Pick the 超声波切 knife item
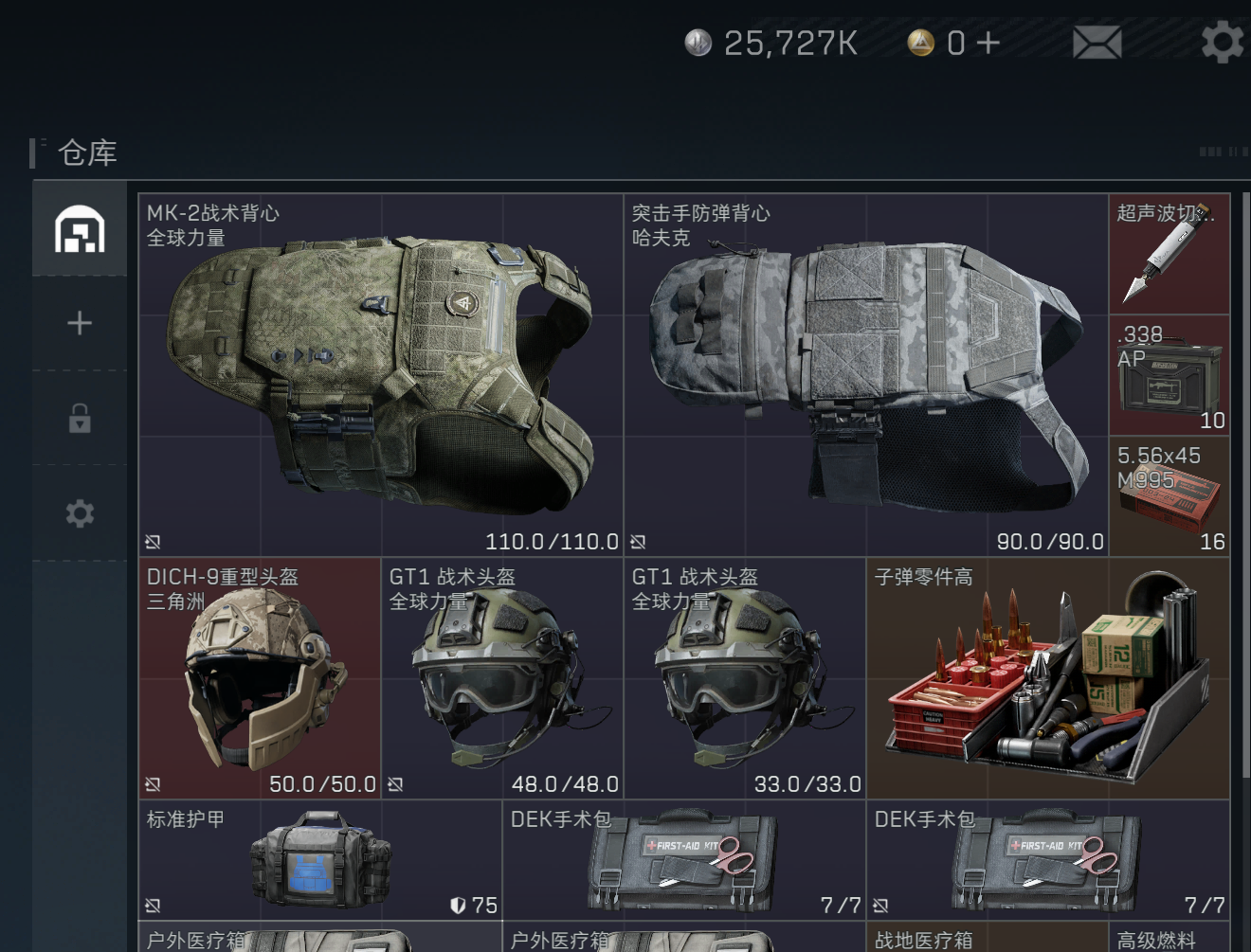Viewport: 1251px width, 952px height. pyautogui.click(x=1169, y=254)
